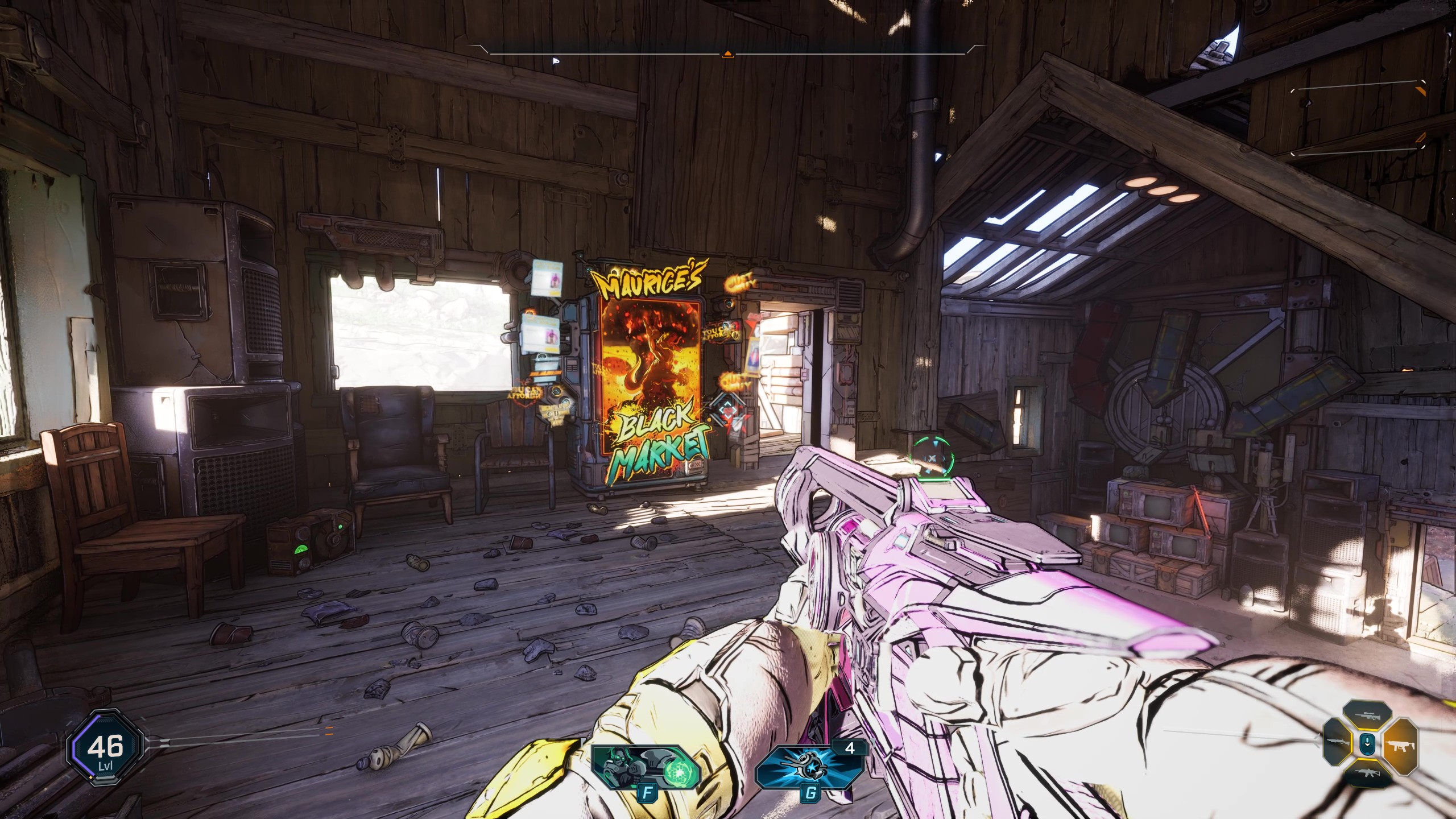This screenshot has height=819, width=1456.
Task: Switch to the shotgun weapon slot
Action: (x=1338, y=742)
